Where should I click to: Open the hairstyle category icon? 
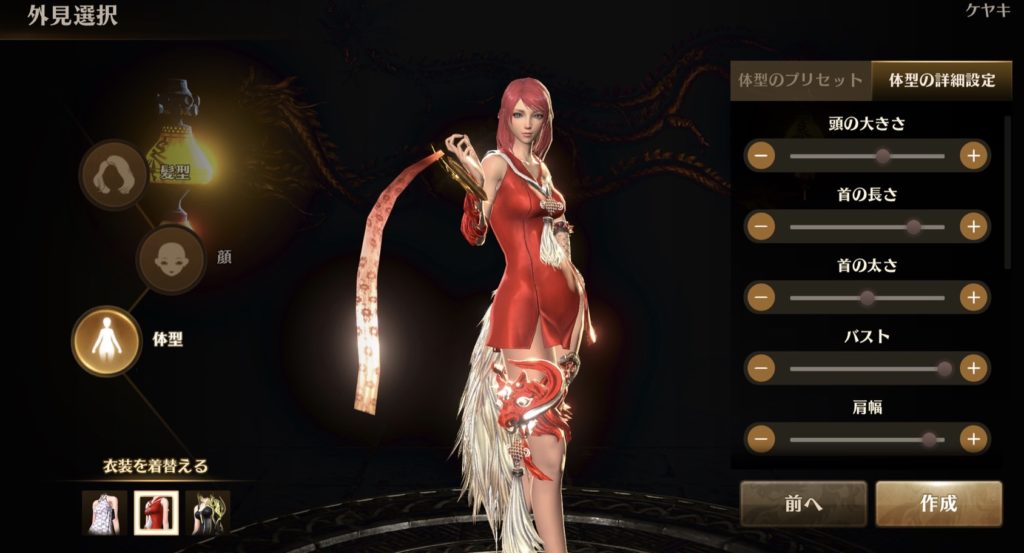pos(113,175)
